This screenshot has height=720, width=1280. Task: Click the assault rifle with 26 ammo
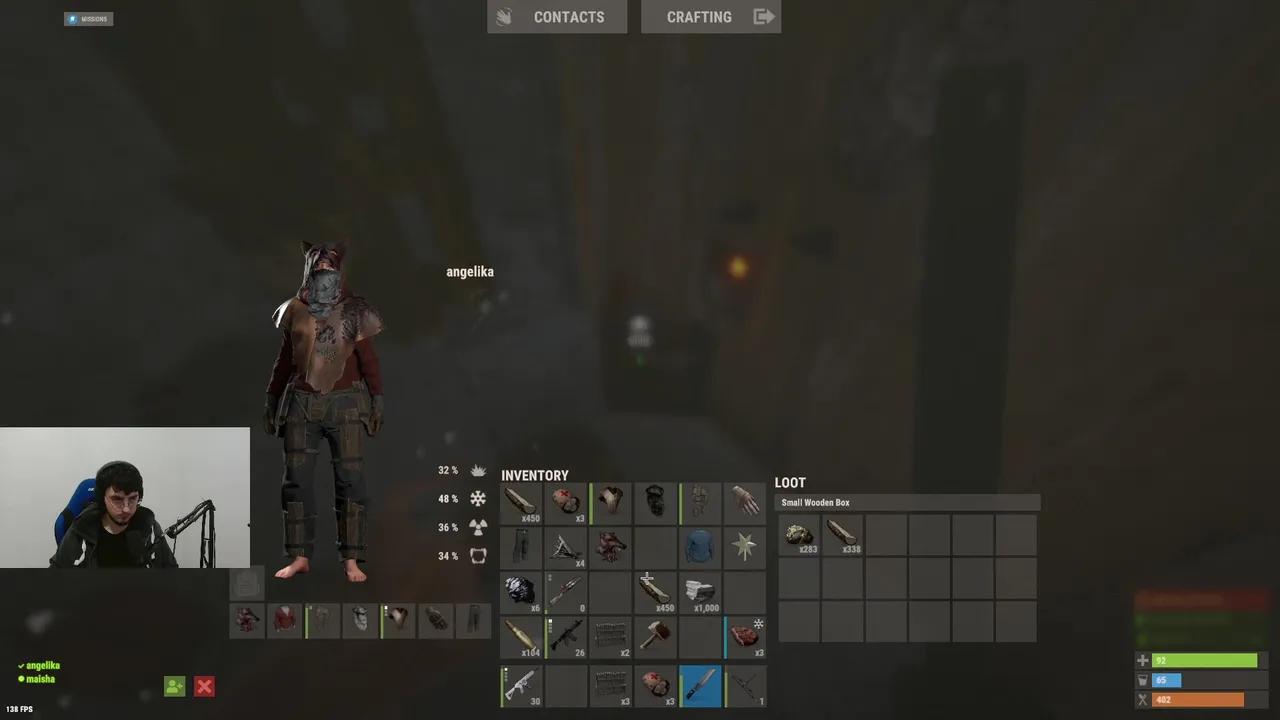[x=565, y=637]
